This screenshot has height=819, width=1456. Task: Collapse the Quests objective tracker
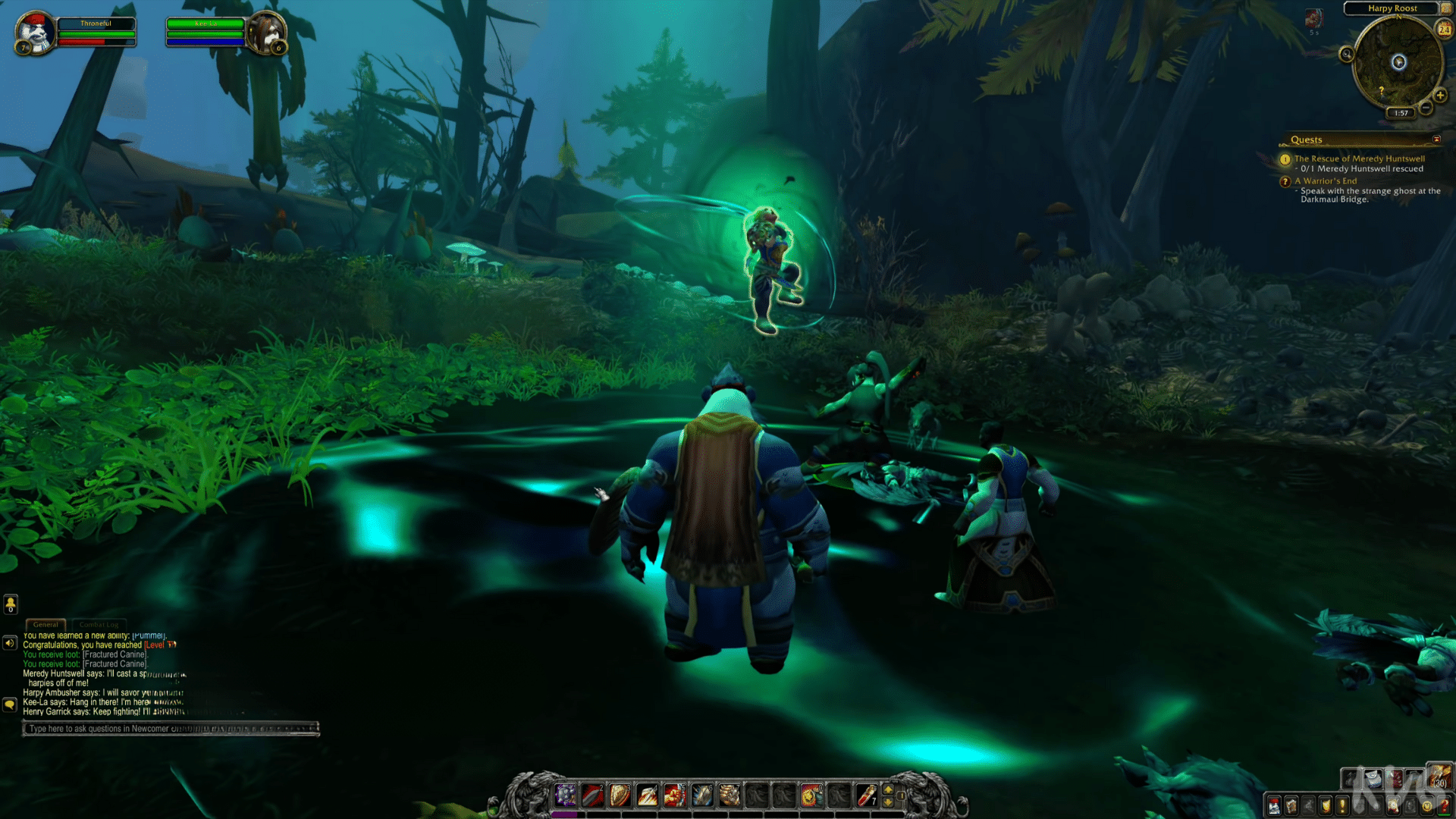click(x=1437, y=139)
